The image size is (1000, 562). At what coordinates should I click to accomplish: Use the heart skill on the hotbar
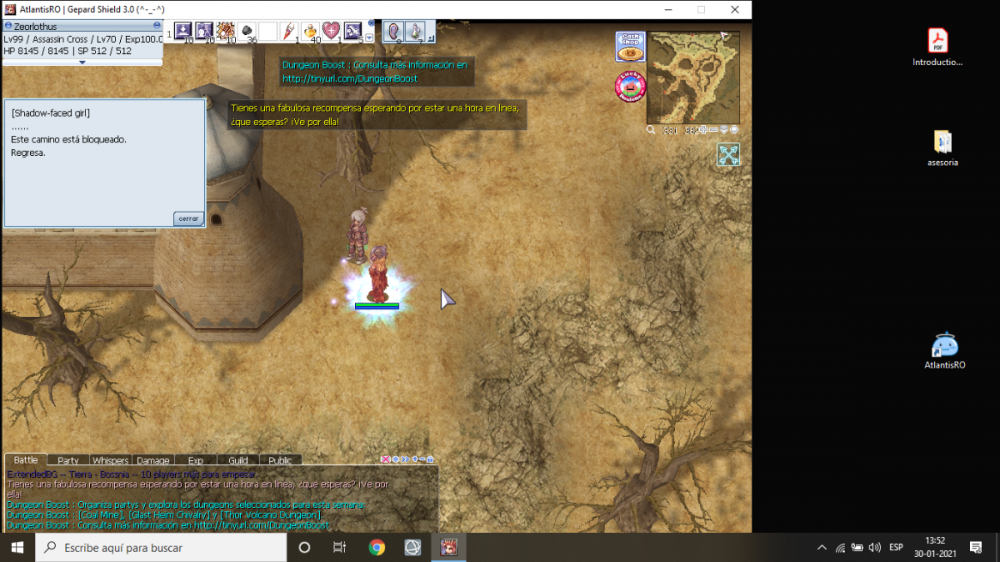pyautogui.click(x=330, y=31)
